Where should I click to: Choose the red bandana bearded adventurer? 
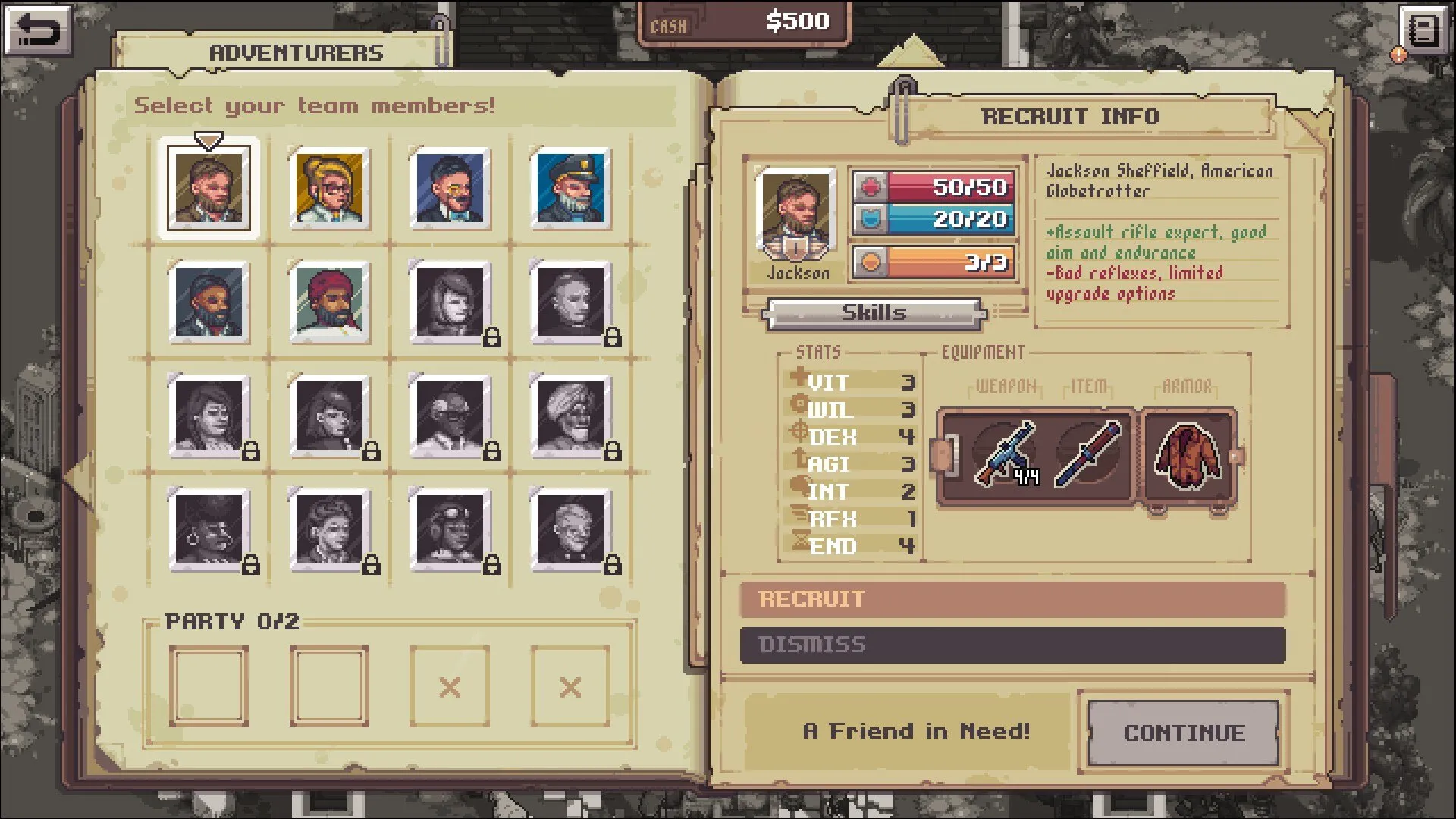[x=330, y=303]
